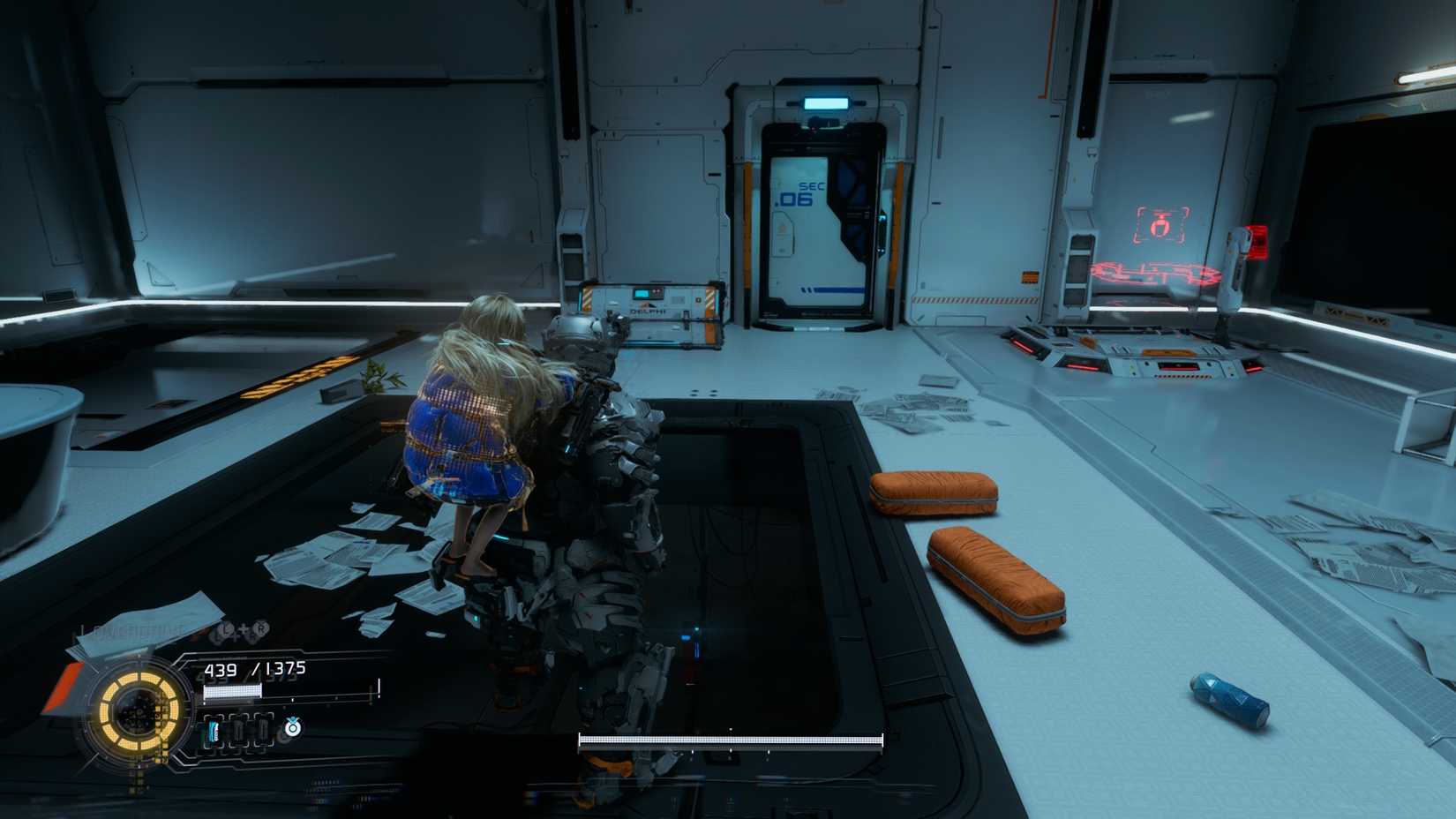
Task: Select the equipped blue consumable item slot
Action: (214, 732)
